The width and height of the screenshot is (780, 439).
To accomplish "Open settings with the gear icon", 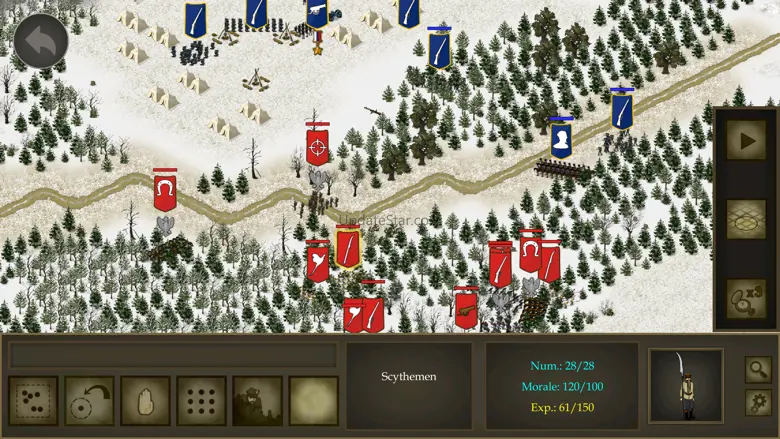I will coord(758,402).
